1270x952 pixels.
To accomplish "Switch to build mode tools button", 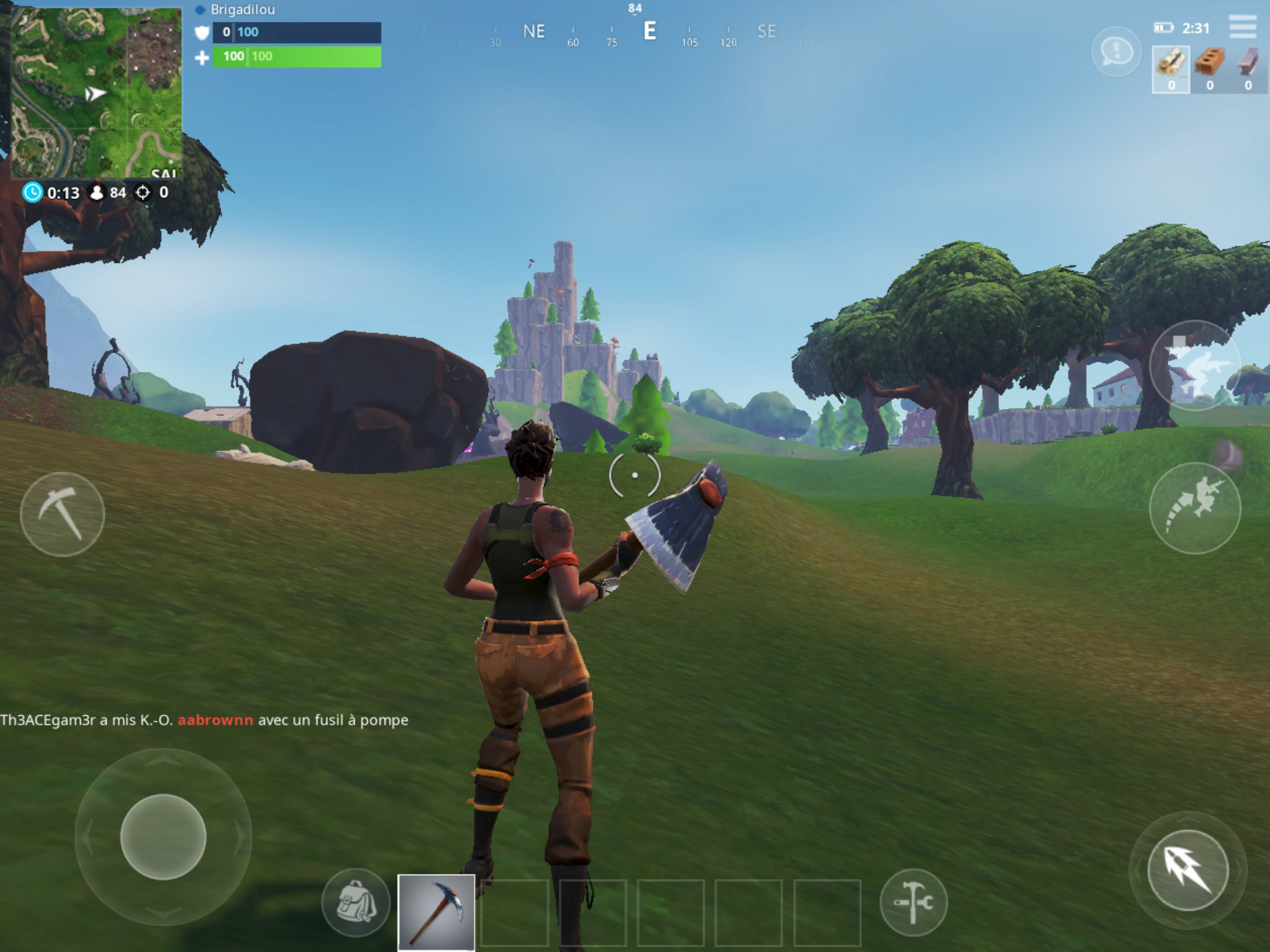I will click(x=913, y=902).
